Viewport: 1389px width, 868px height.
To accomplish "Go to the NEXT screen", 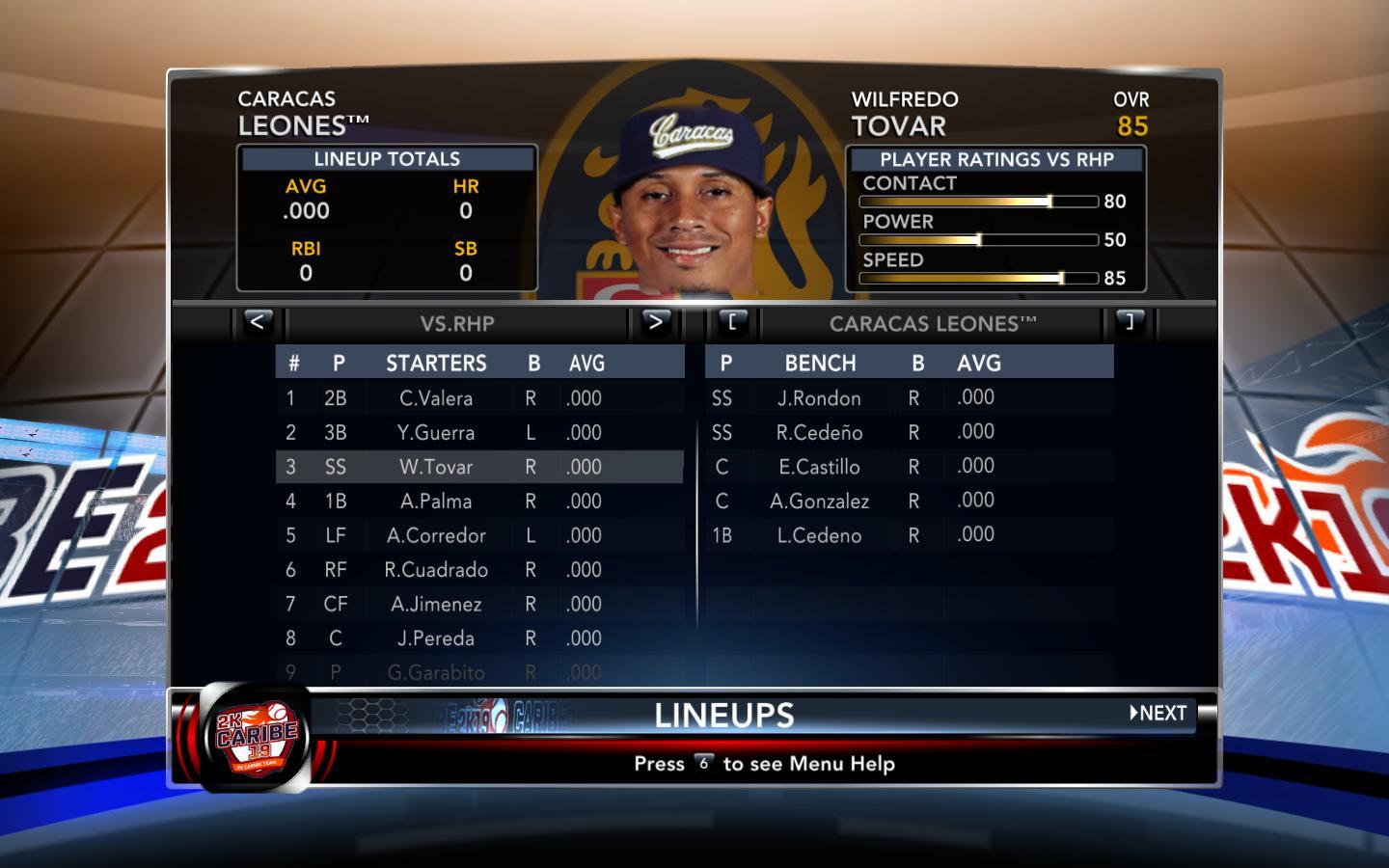I will [1158, 714].
